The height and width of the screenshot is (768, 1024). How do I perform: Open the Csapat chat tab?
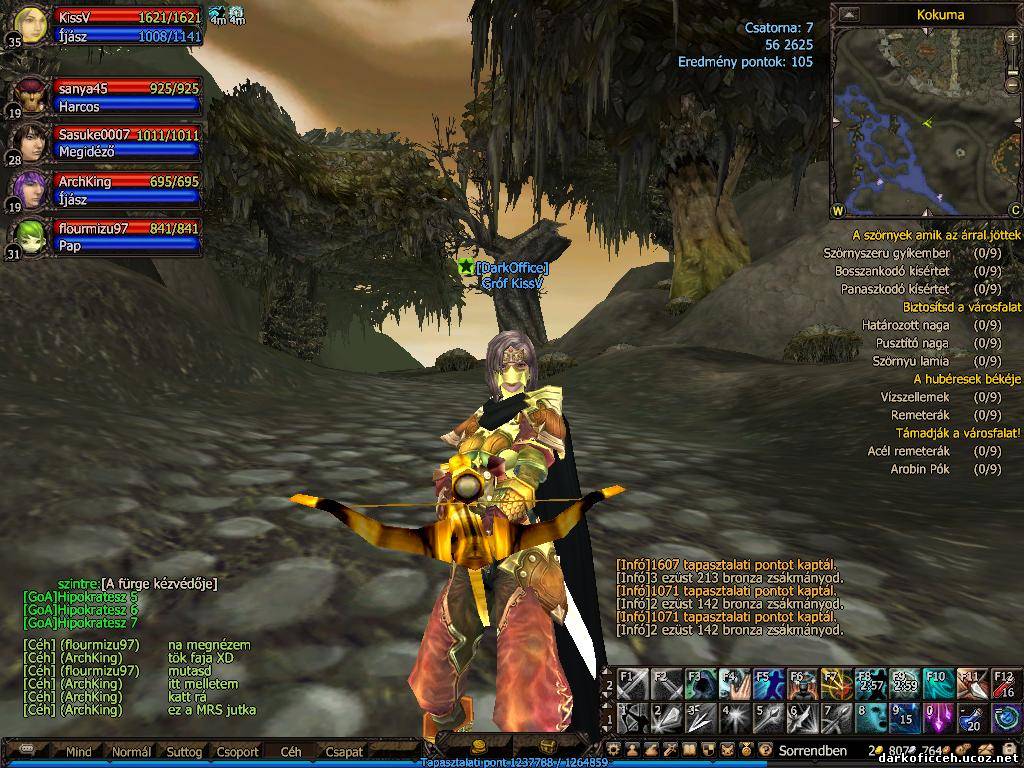point(344,751)
